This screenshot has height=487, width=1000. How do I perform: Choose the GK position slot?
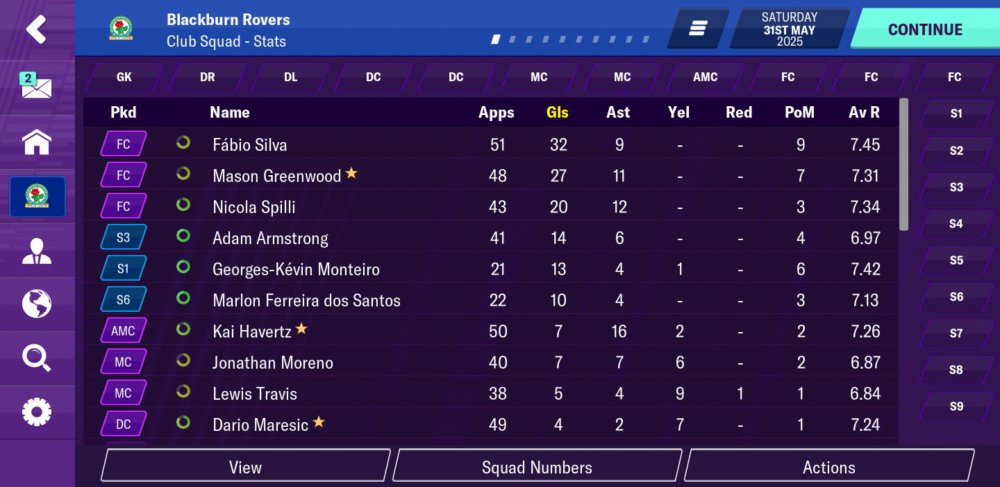pos(124,77)
